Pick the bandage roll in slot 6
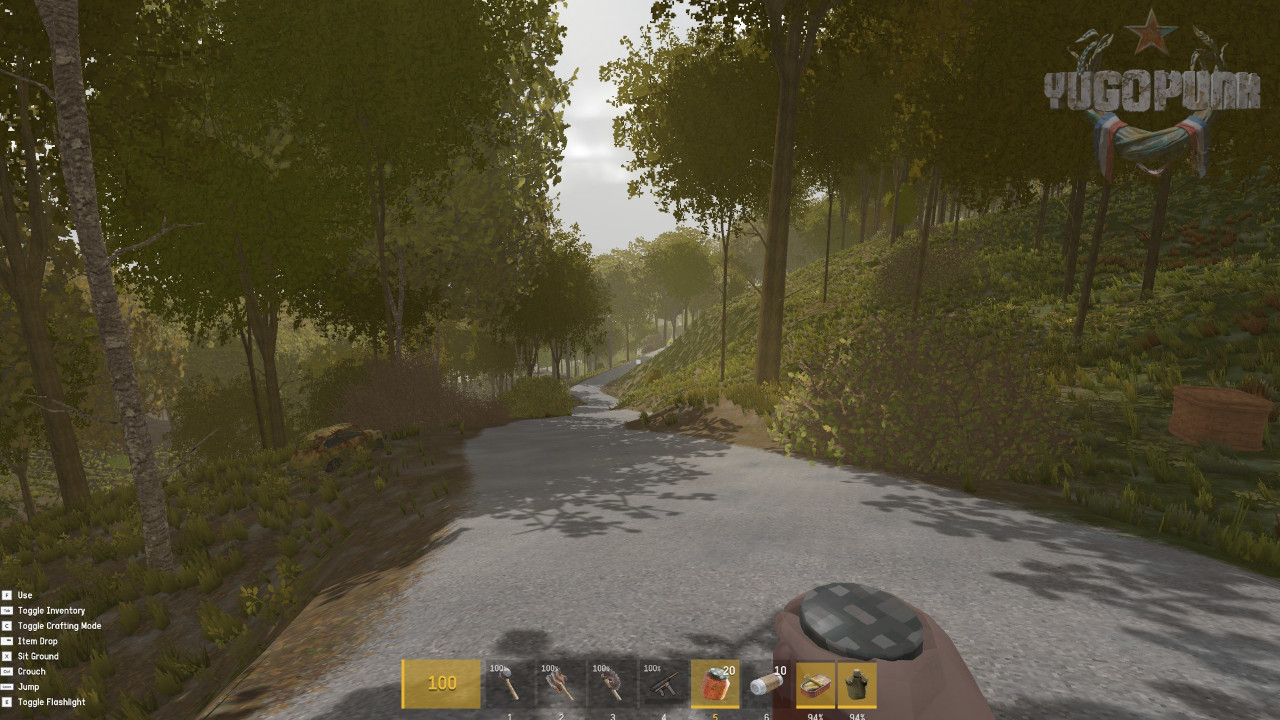The height and width of the screenshot is (720, 1280). tap(766, 684)
